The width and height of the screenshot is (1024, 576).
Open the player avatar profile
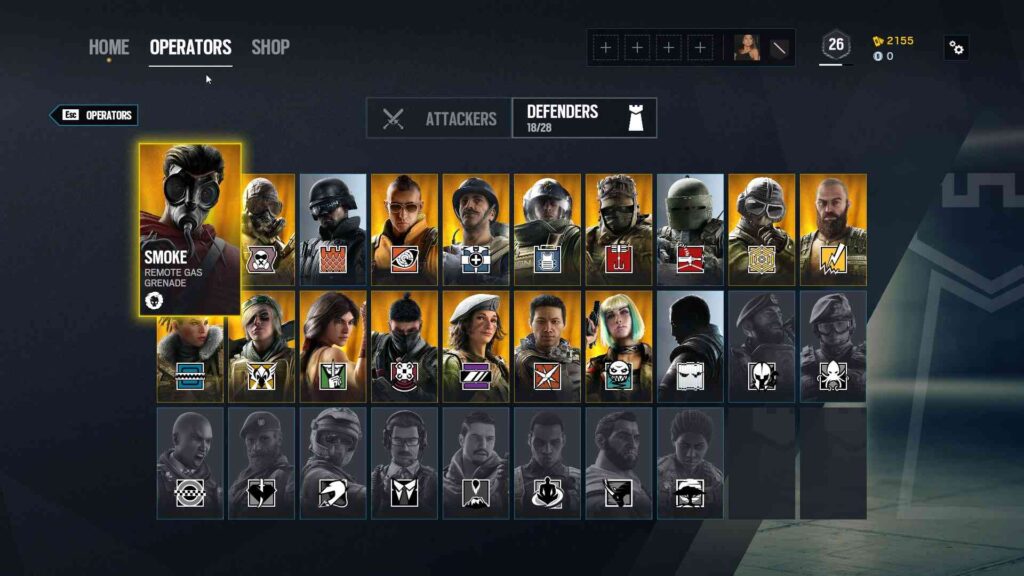coord(747,47)
